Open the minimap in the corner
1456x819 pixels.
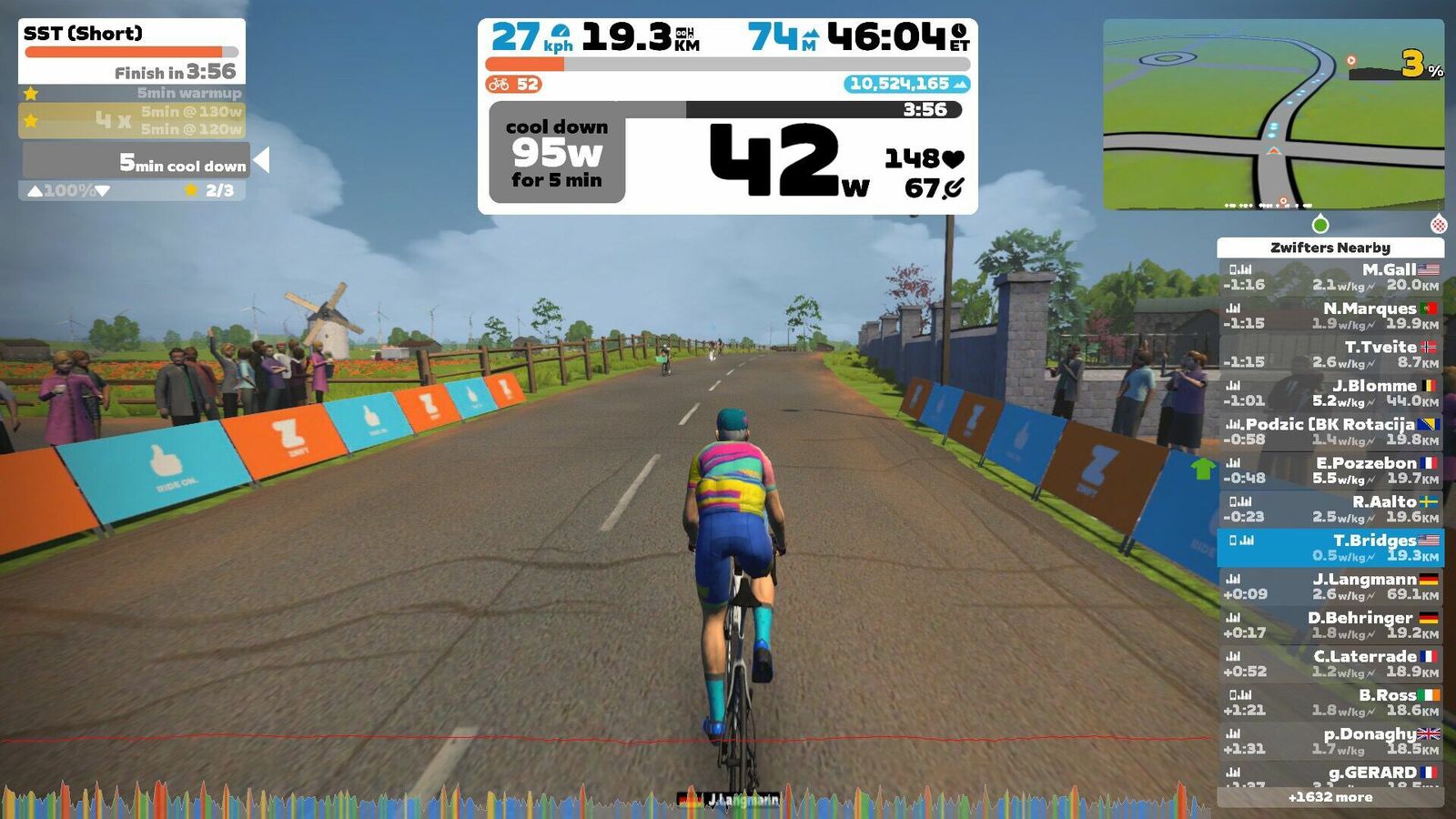(x=1273, y=115)
